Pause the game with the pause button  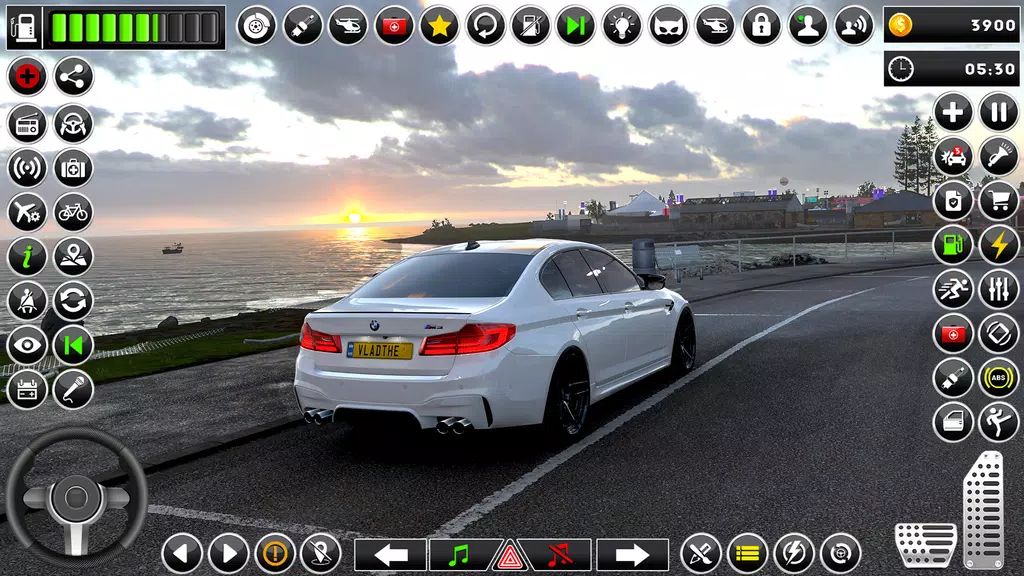click(998, 111)
